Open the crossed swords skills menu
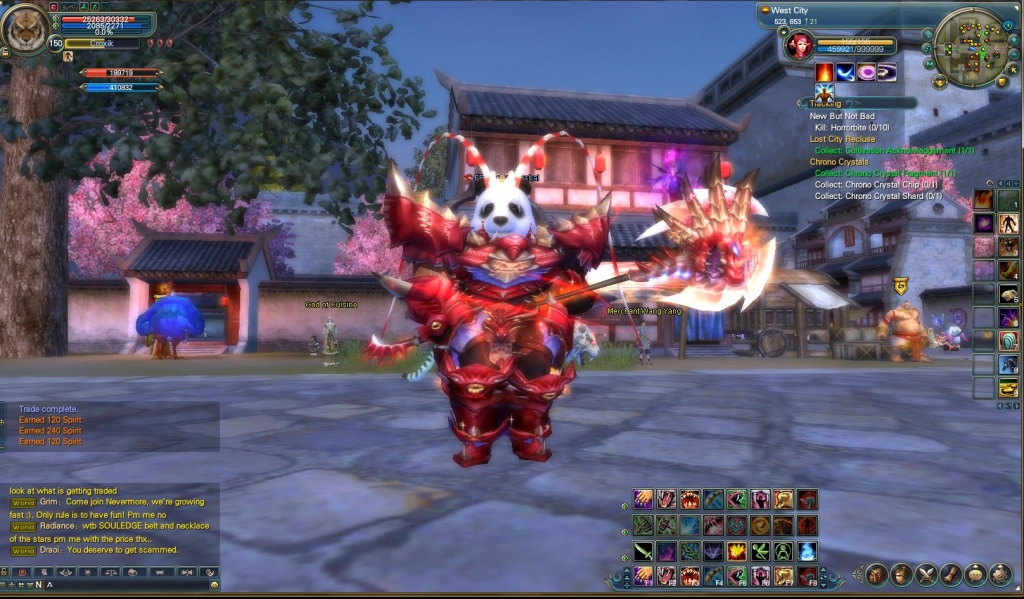The height and width of the screenshot is (599, 1024). pyautogui.click(x=925, y=574)
